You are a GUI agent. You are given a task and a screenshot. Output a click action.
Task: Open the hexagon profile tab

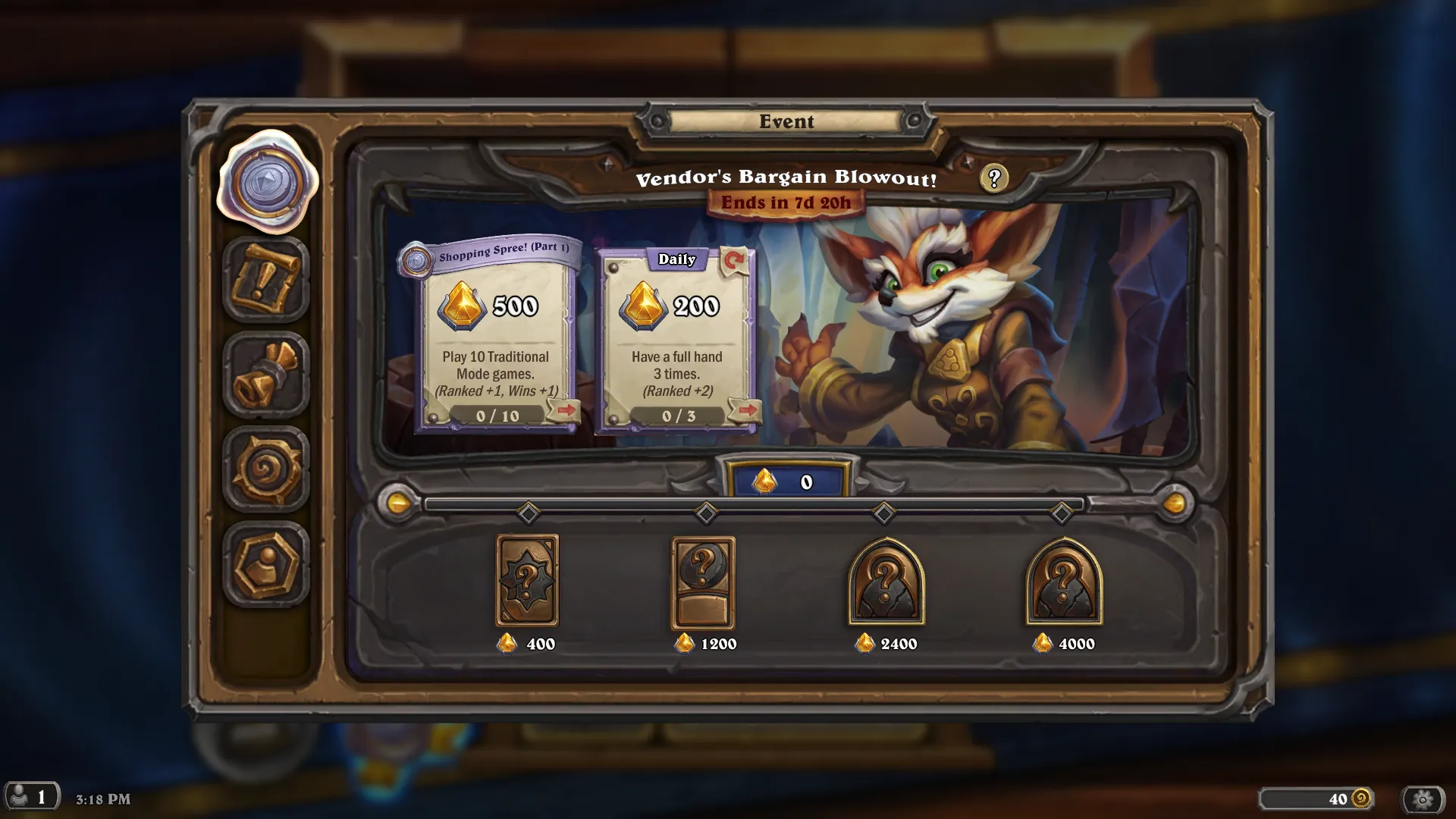pos(266,565)
